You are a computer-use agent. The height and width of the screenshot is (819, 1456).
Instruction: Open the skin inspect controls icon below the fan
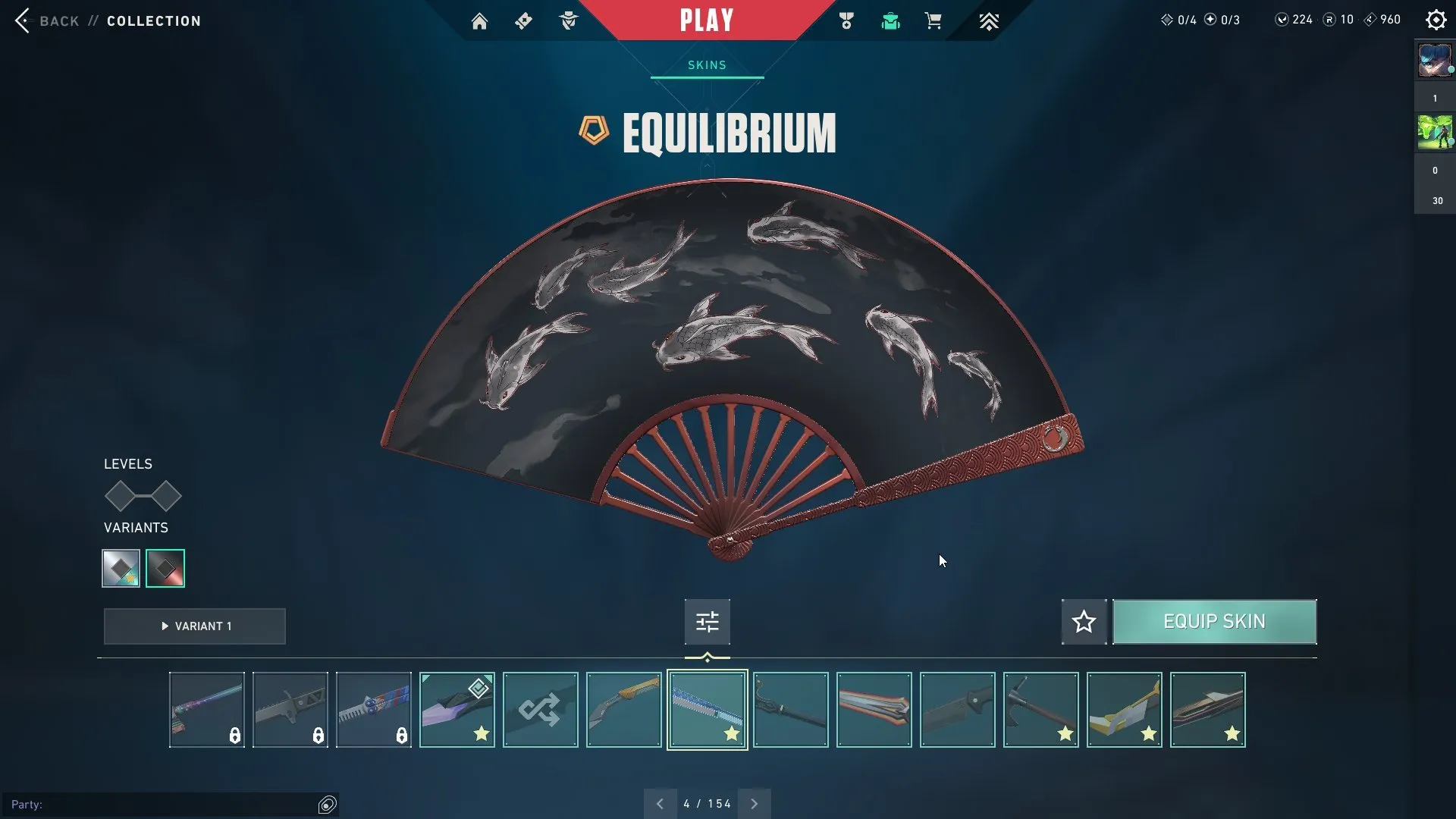[707, 621]
